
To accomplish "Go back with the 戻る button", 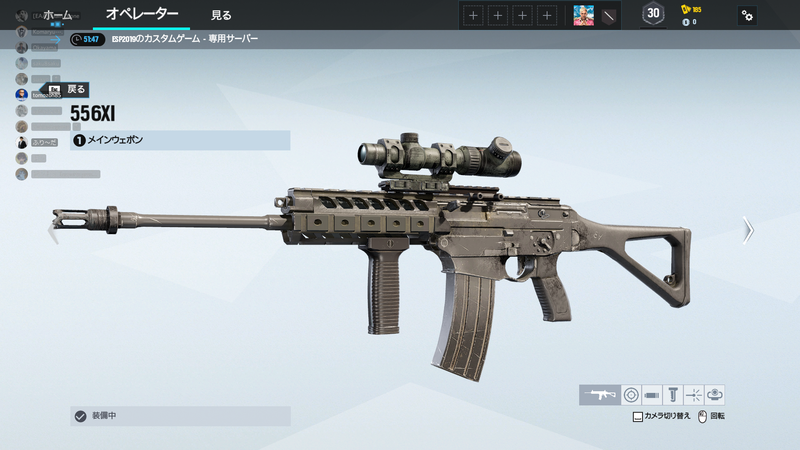I will (x=68, y=89).
